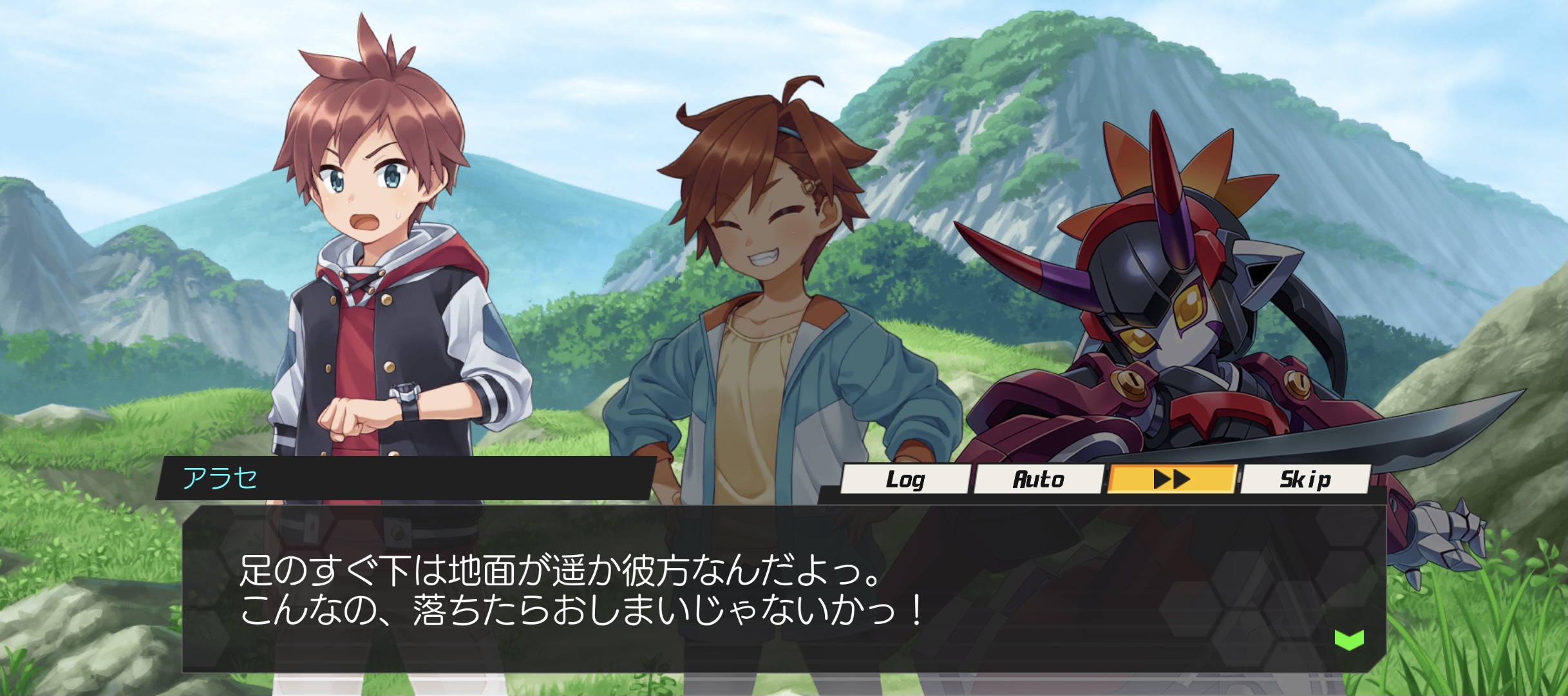Toggle Auto dialogue advance

coord(1038,479)
